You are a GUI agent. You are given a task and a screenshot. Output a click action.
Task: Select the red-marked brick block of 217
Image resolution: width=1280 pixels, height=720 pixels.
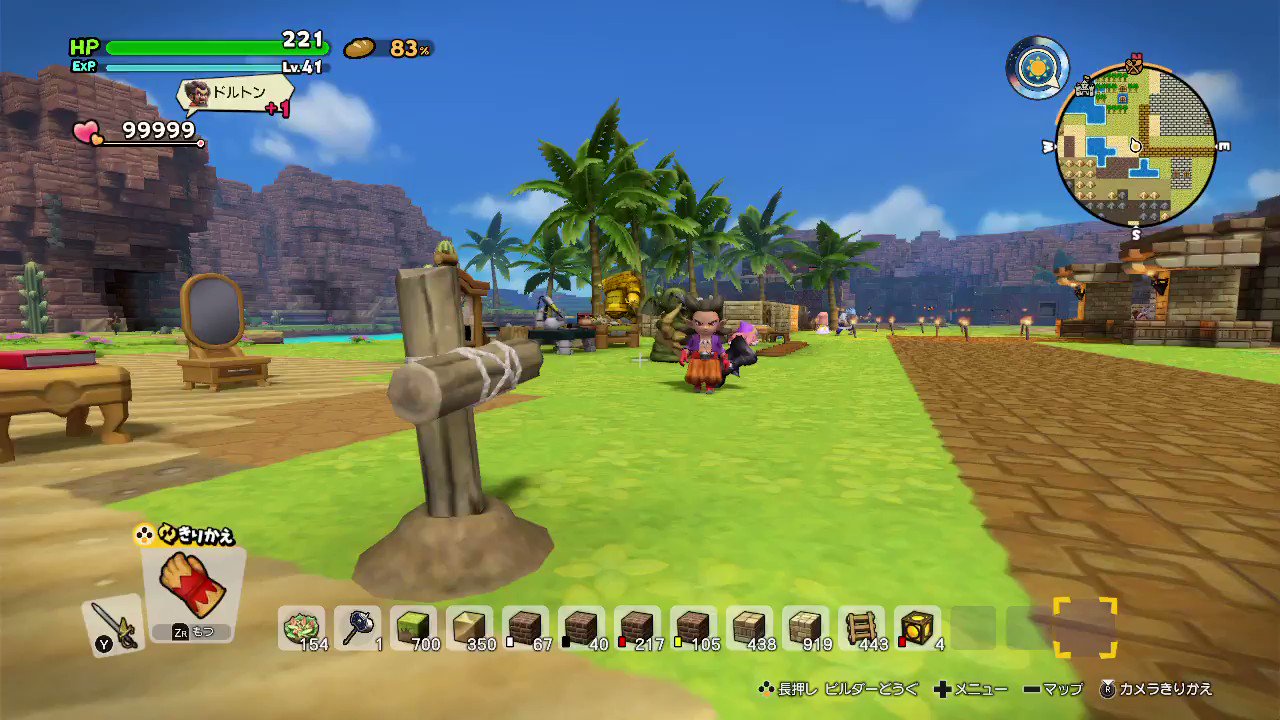(x=638, y=625)
